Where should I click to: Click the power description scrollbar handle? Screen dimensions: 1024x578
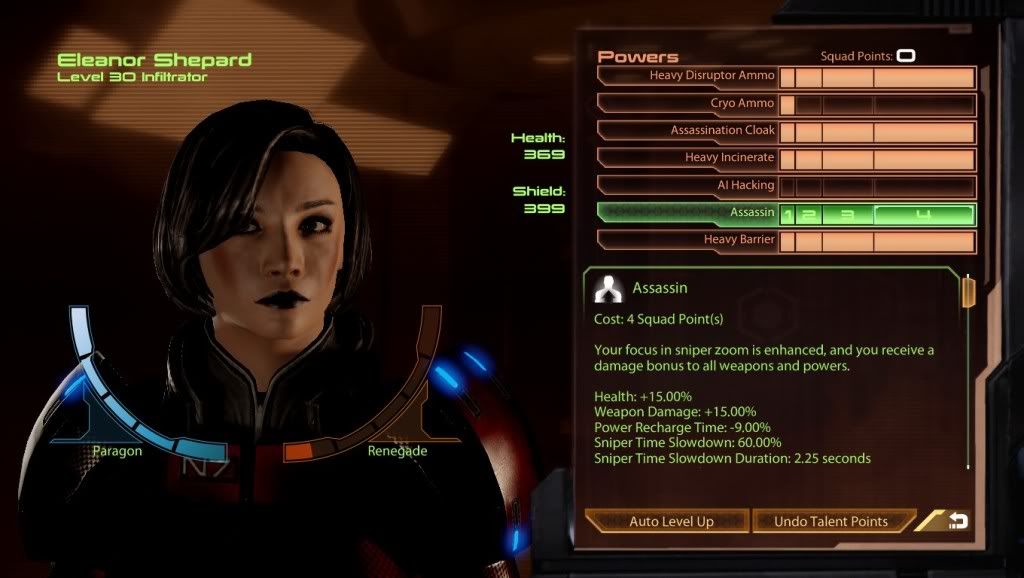[968, 293]
